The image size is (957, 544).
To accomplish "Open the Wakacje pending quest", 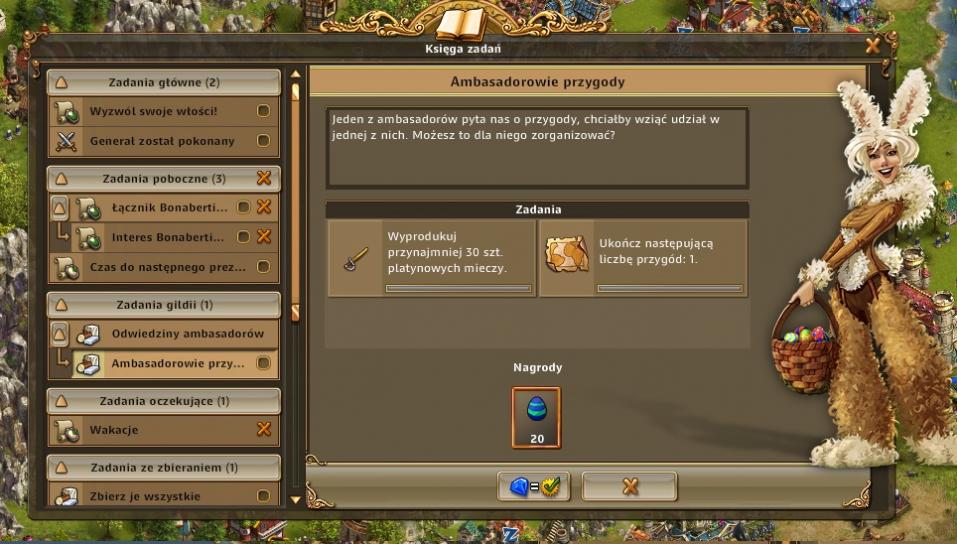I will click(150, 430).
